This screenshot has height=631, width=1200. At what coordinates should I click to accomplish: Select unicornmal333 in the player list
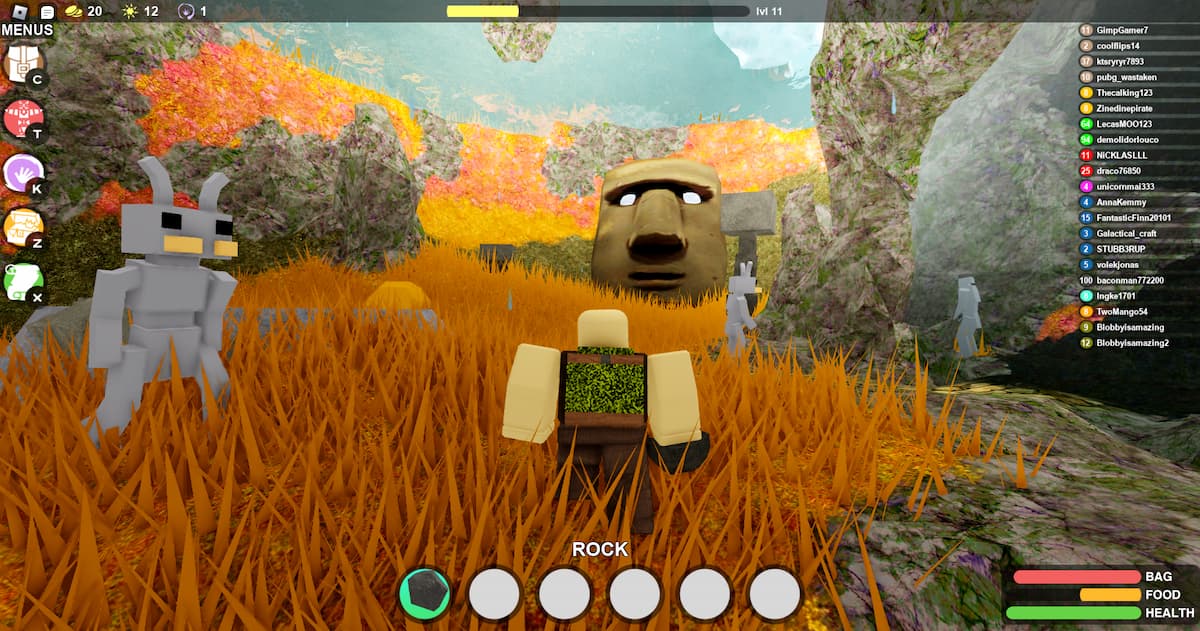tap(1125, 187)
